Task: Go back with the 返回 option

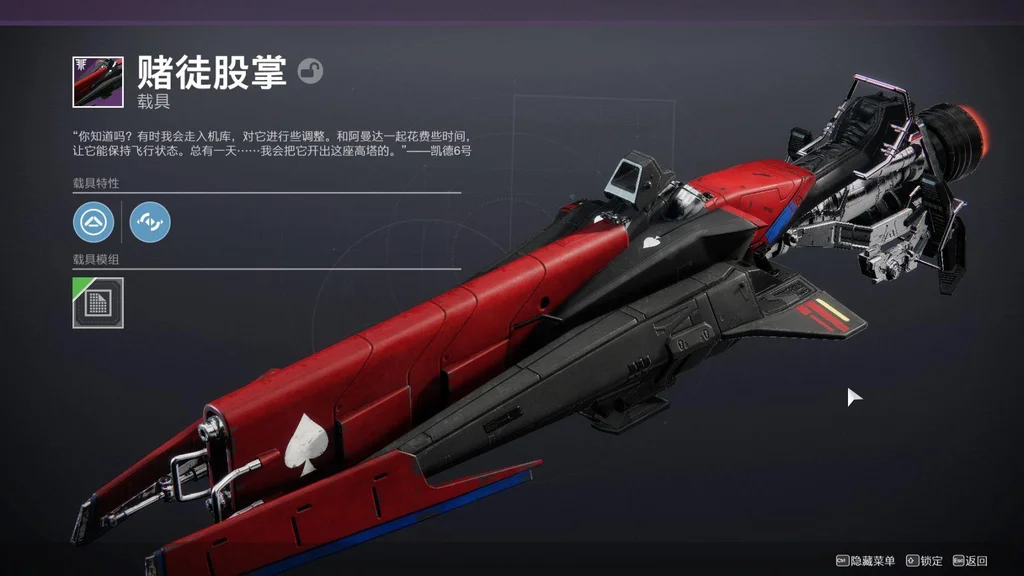Action: pos(970,561)
